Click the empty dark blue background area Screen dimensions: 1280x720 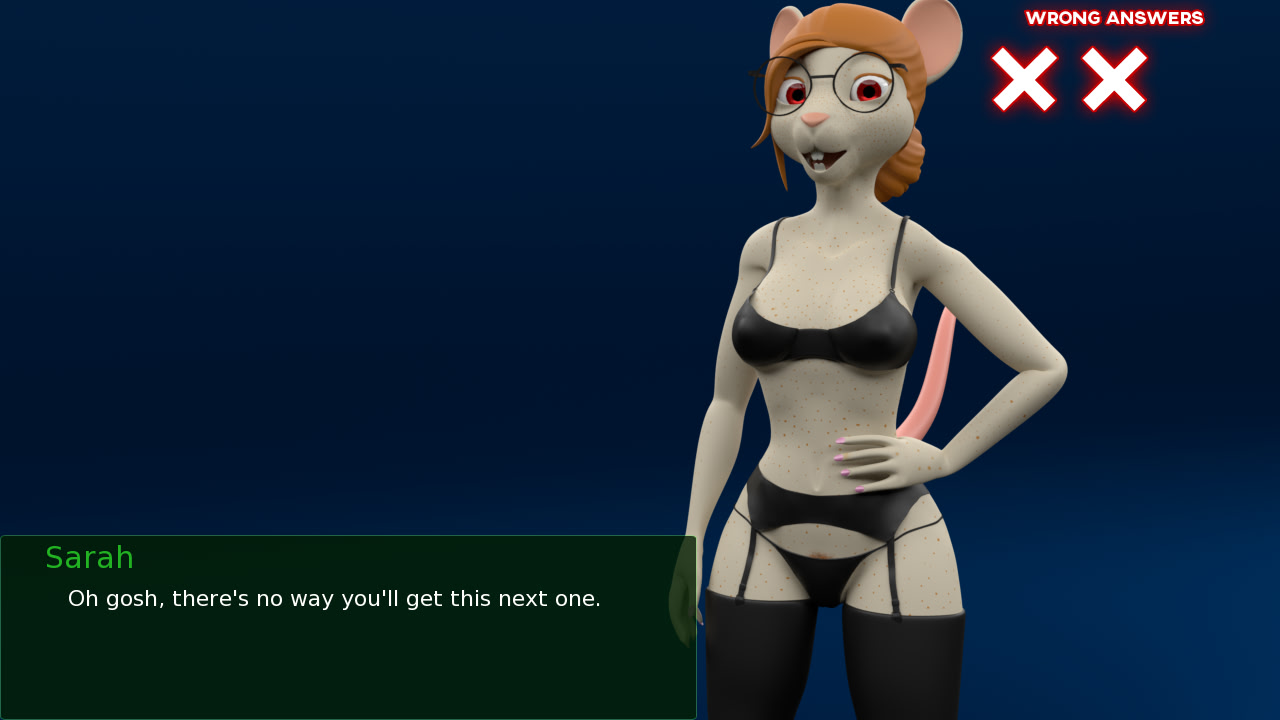(300, 250)
